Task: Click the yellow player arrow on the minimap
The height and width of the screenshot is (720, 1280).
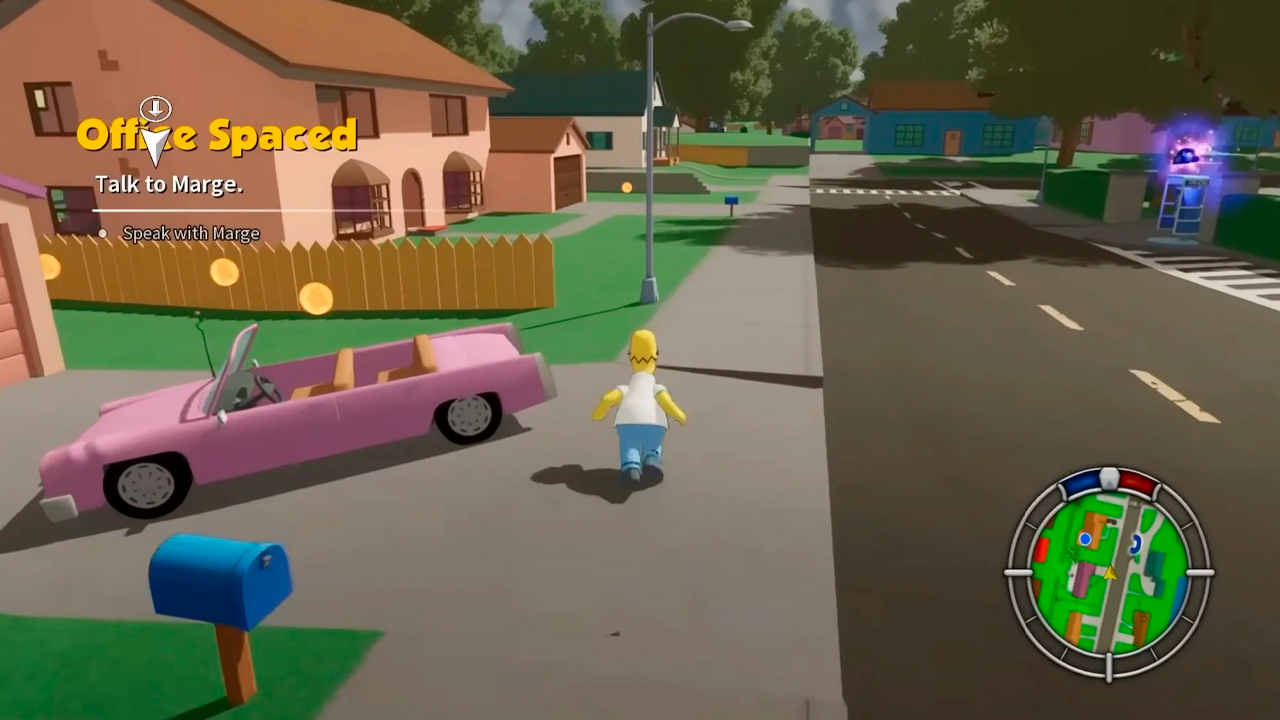Action: tap(1110, 573)
